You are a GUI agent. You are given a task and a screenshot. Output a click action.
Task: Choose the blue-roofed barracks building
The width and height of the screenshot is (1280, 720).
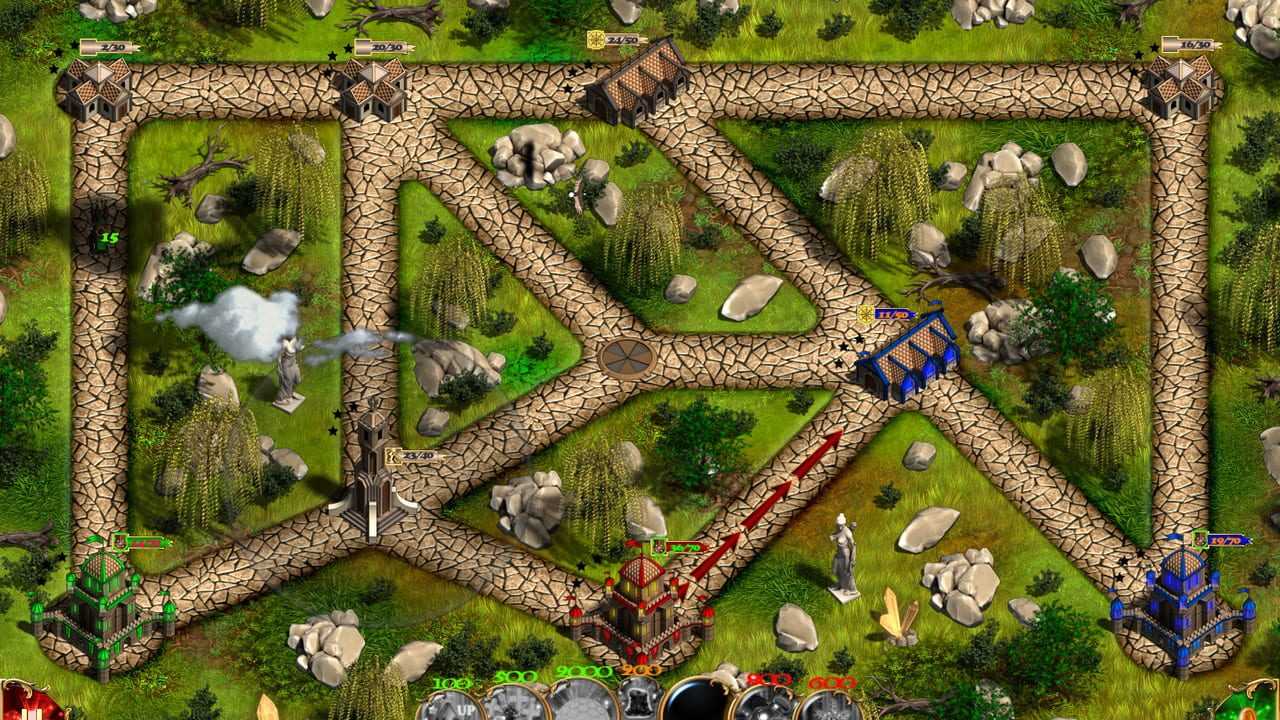[x=908, y=357]
